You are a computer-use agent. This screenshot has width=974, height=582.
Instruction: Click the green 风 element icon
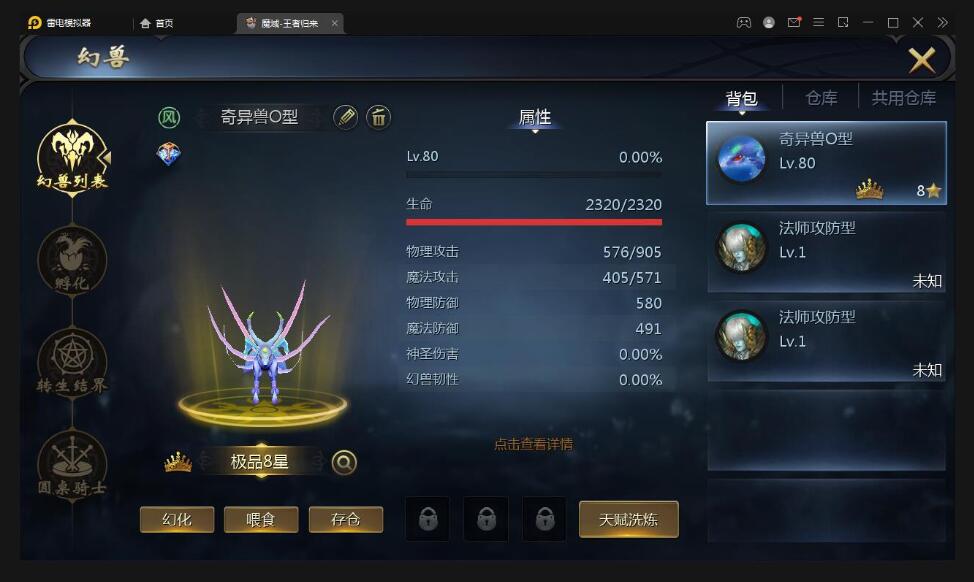tap(169, 117)
